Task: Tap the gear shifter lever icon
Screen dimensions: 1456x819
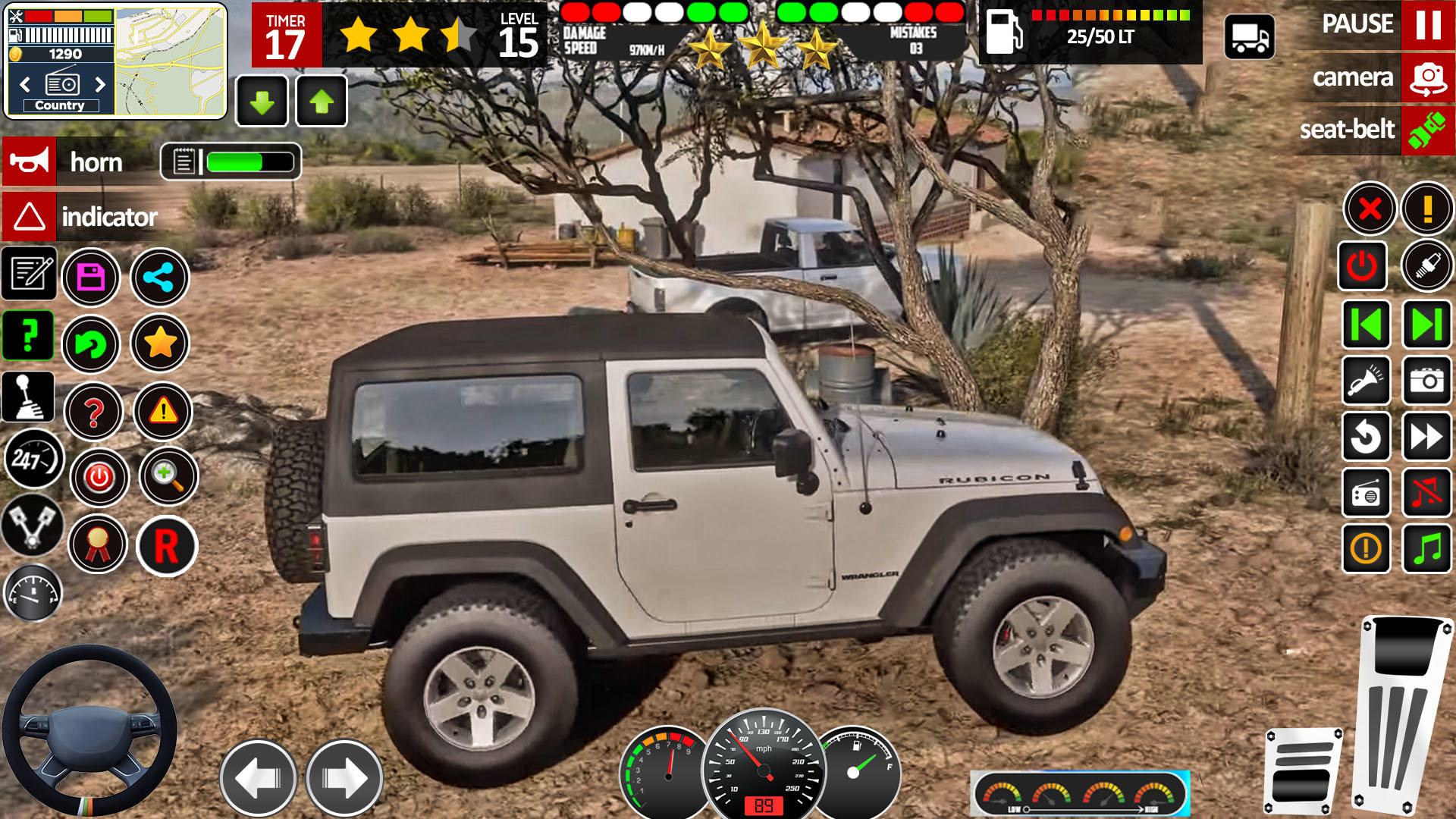Action: (29, 397)
